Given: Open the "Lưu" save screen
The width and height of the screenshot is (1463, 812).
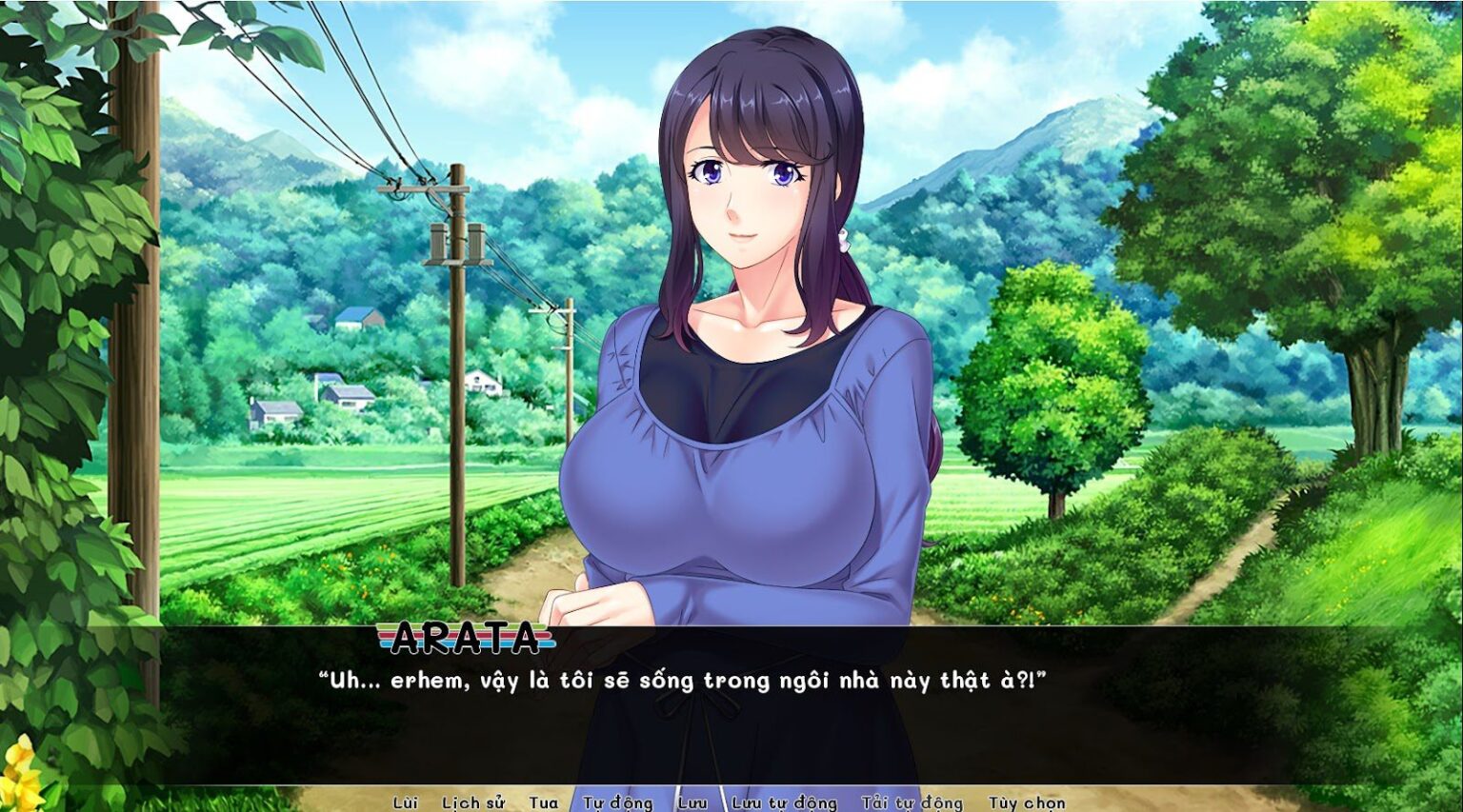Looking at the screenshot, I should tap(696, 802).
